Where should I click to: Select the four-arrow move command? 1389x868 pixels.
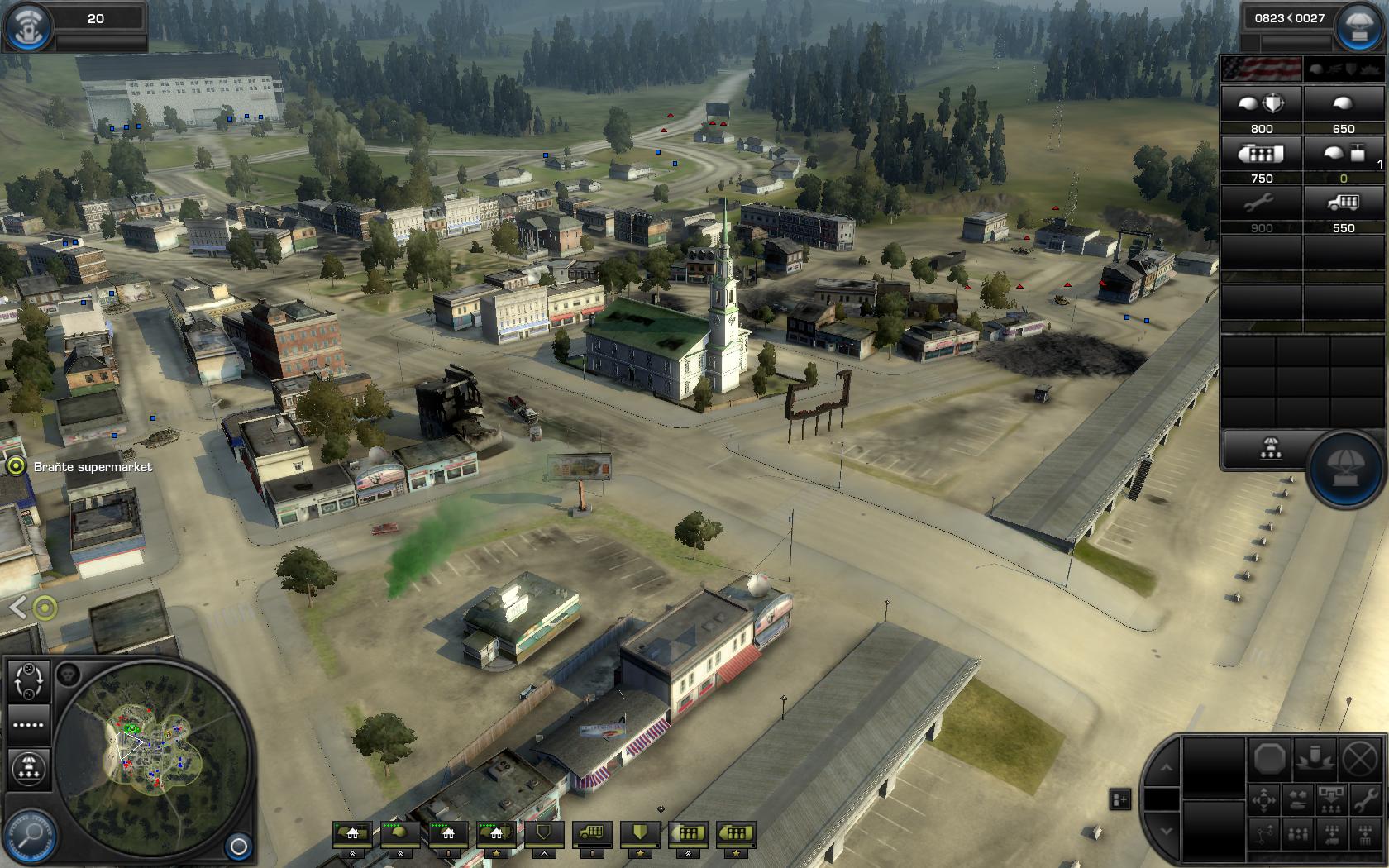coord(1265,800)
